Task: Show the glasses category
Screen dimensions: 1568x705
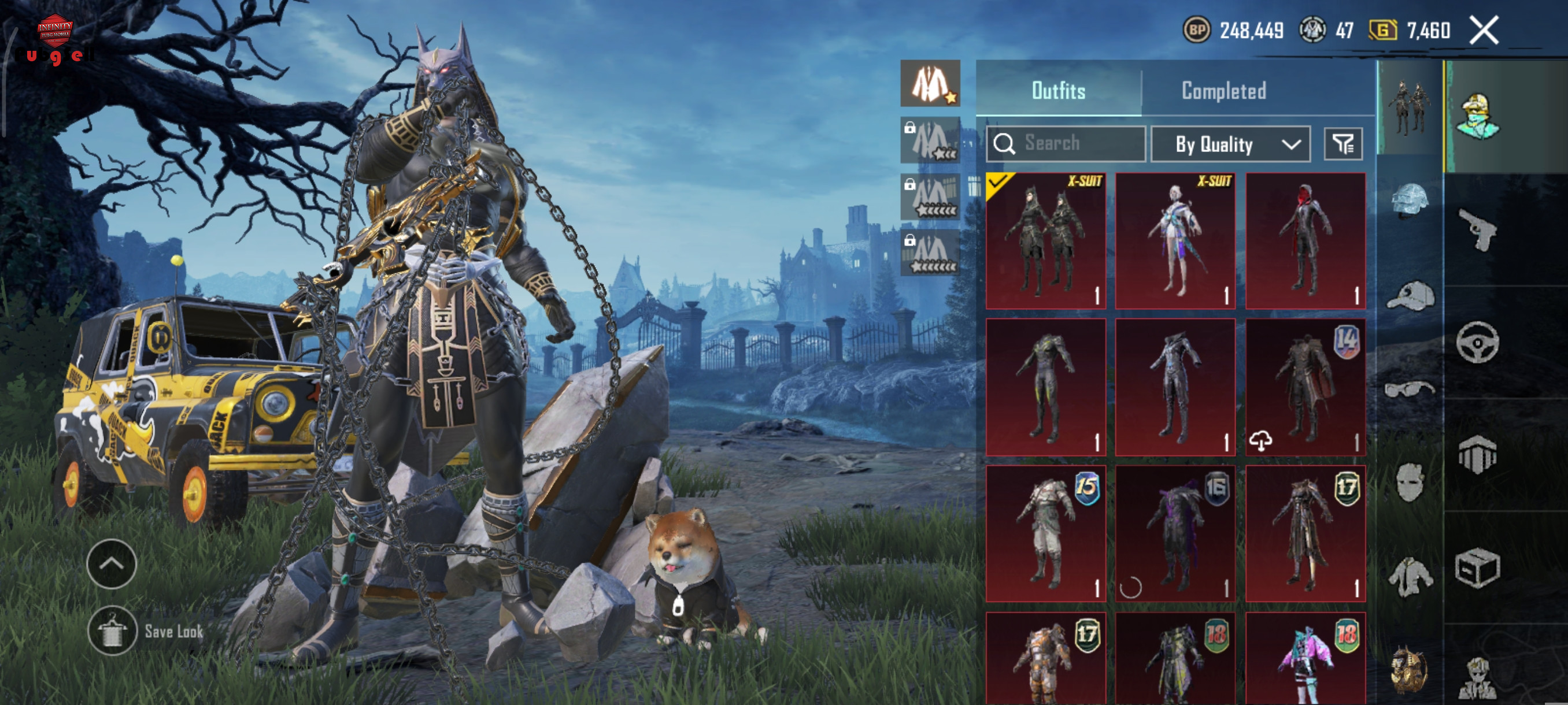Action: (1409, 388)
